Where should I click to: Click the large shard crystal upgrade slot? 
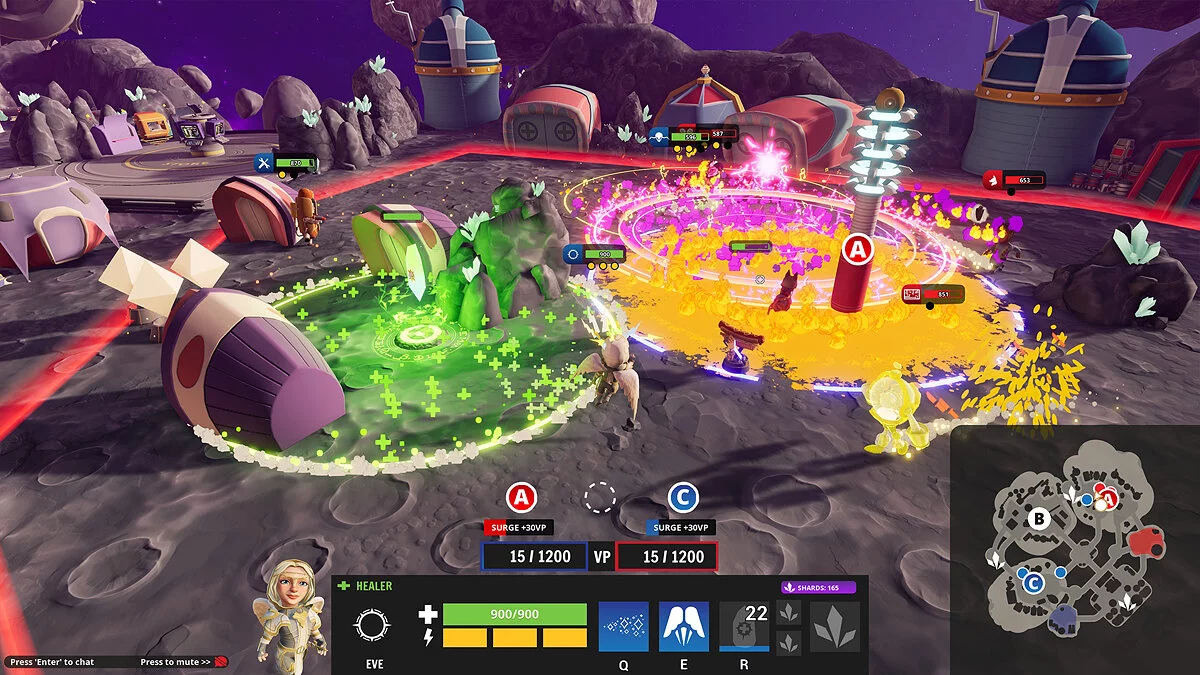click(x=834, y=627)
